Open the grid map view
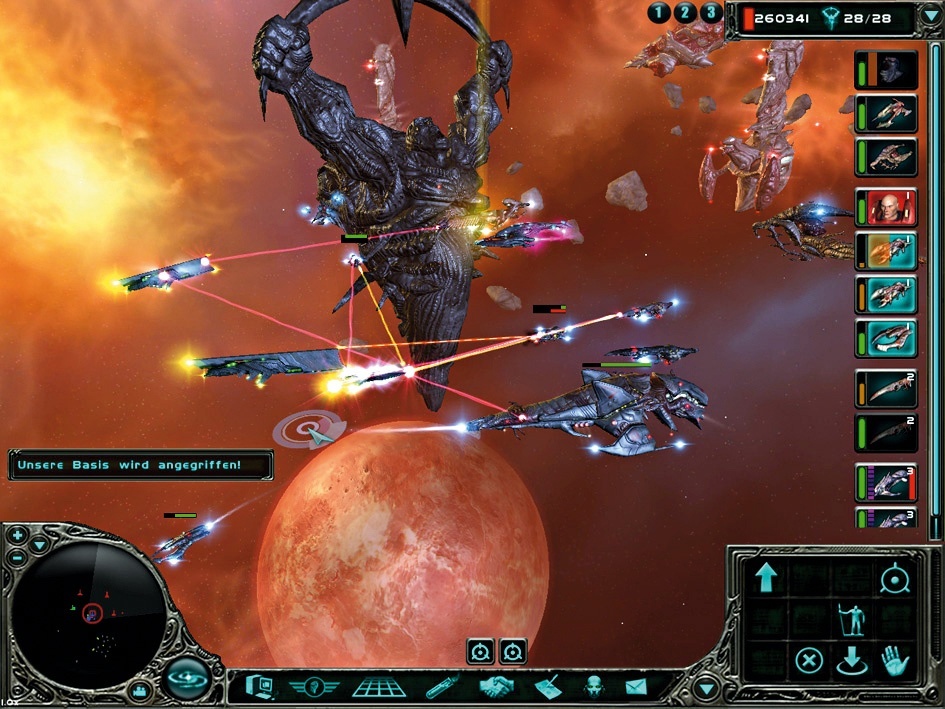Viewport: 945px width, 709px height. pyautogui.click(x=379, y=687)
